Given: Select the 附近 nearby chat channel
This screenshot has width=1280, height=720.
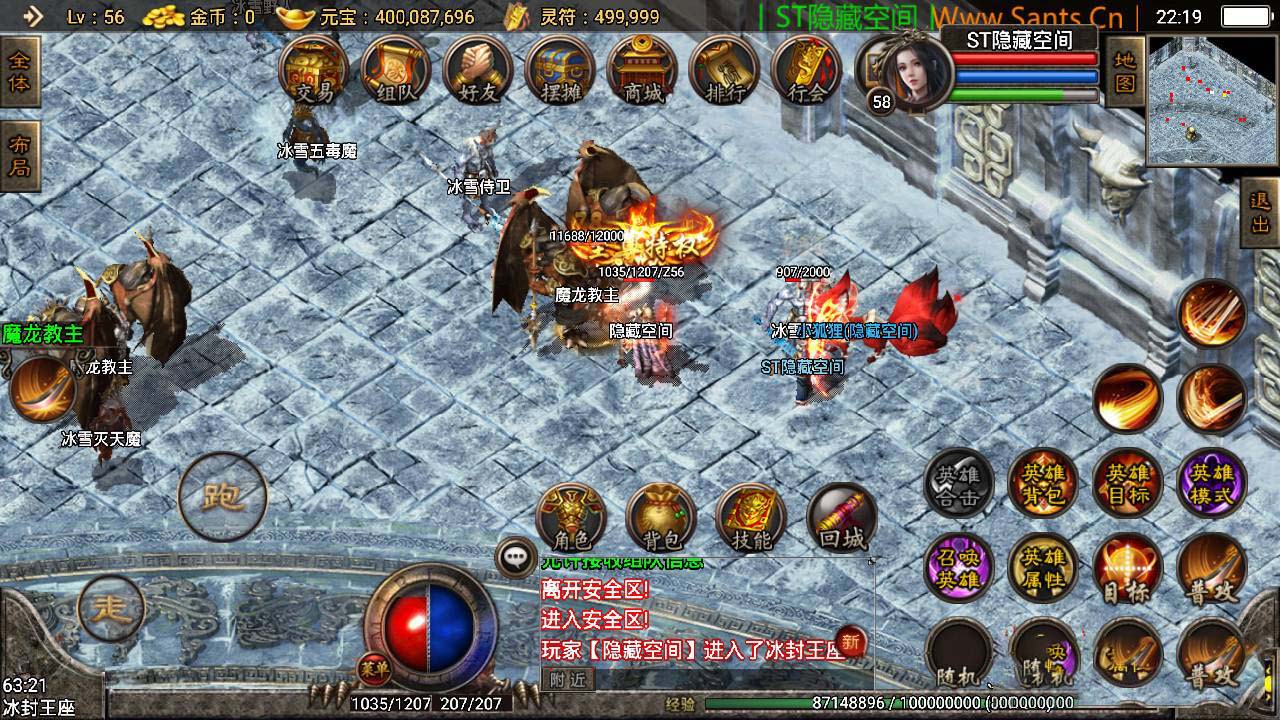Looking at the screenshot, I should [x=568, y=679].
